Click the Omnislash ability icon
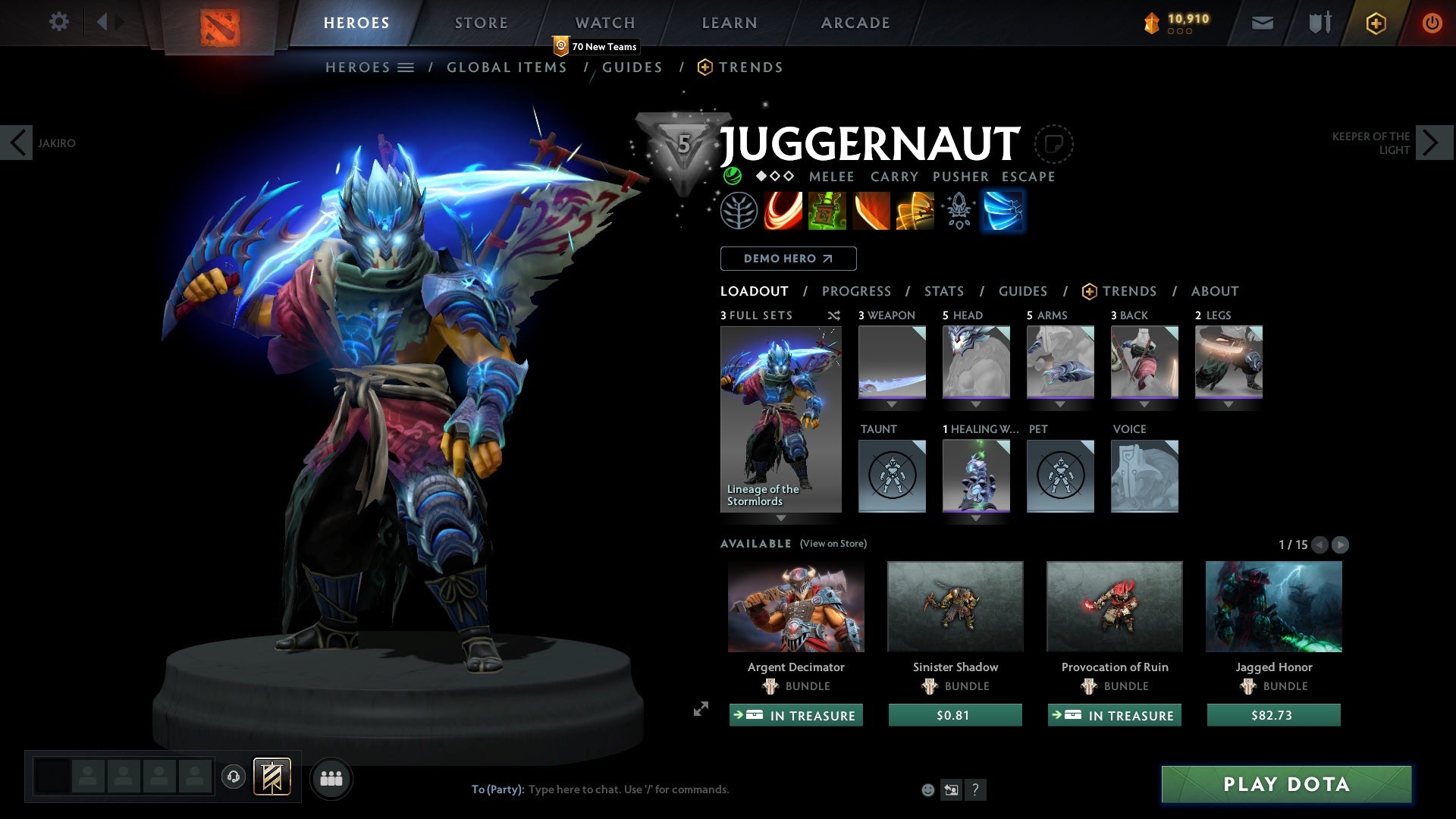Viewport: 1456px width, 819px height. click(915, 211)
